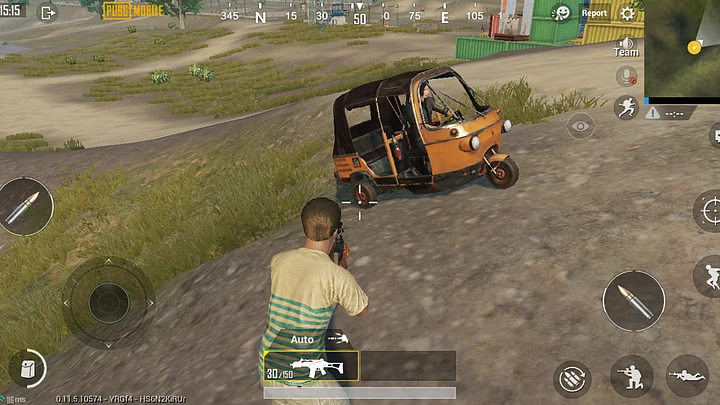The image size is (720, 405).
Task: Tap the exit match icon
Action: click(x=47, y=13)
